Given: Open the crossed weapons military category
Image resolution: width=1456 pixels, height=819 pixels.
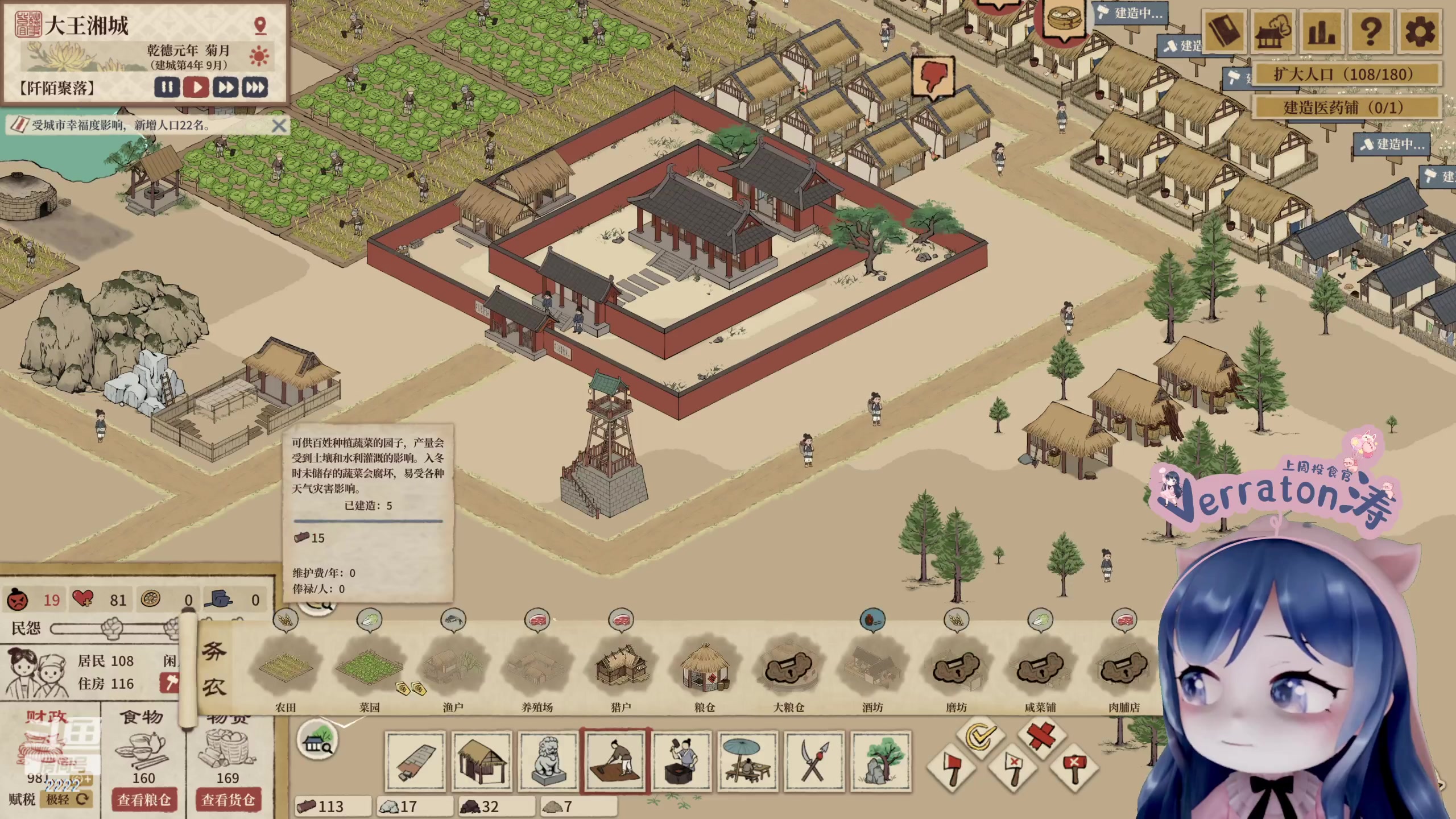Looking at the screenshot, I should [x=814, y=762].
